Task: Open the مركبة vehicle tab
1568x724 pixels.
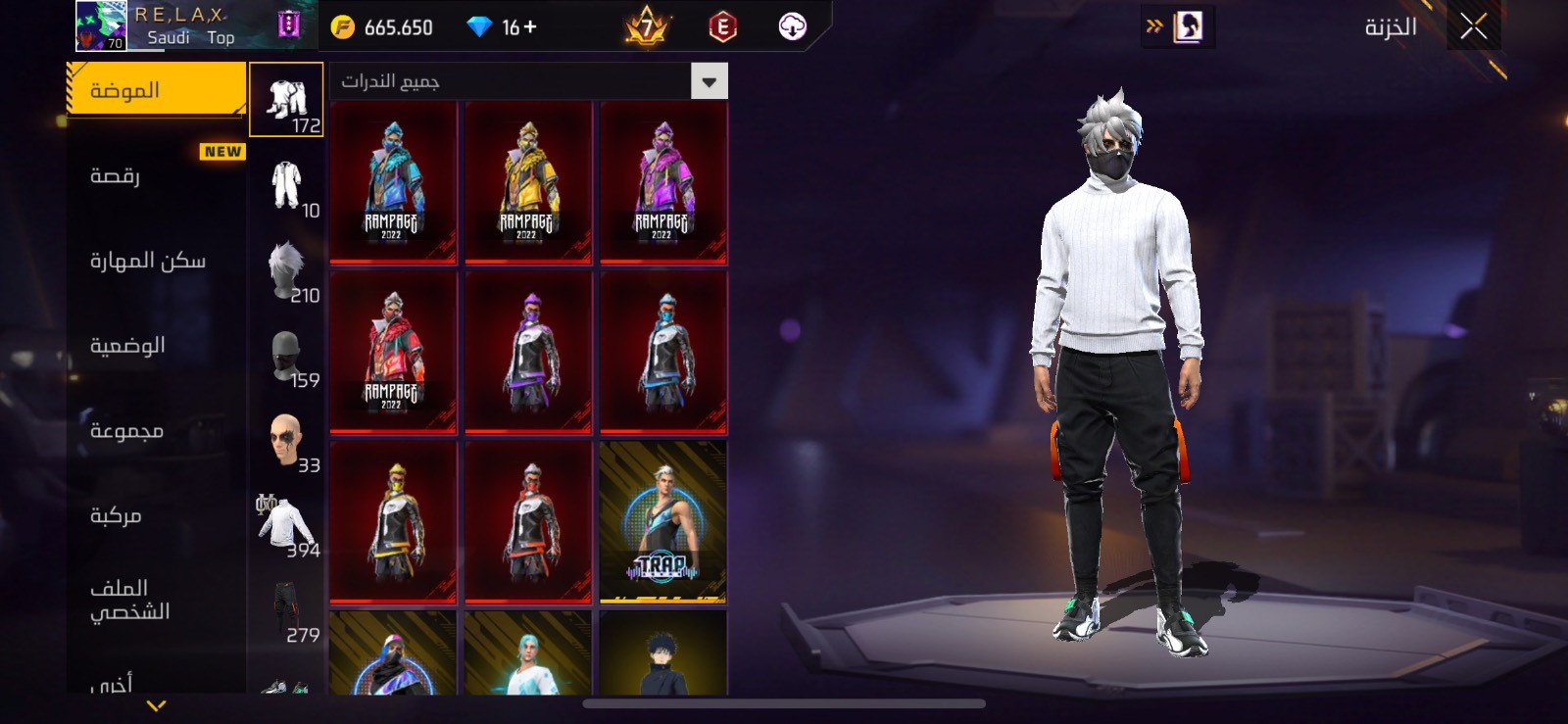Action: [x=157, y=515]
